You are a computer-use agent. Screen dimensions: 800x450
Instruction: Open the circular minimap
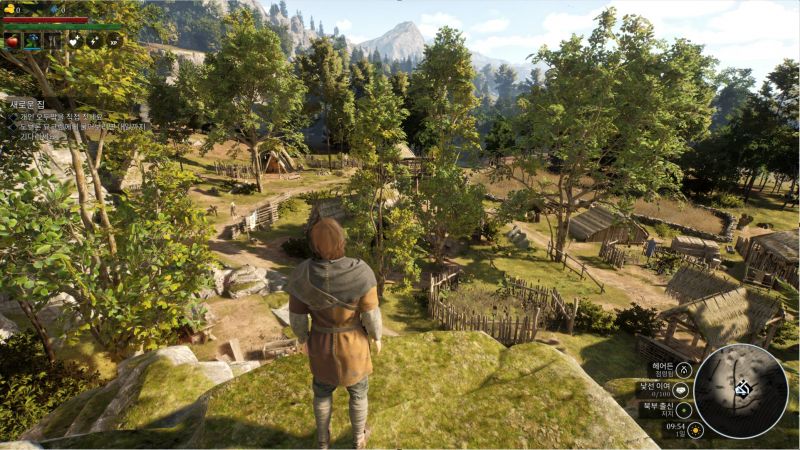coord(741,390)
